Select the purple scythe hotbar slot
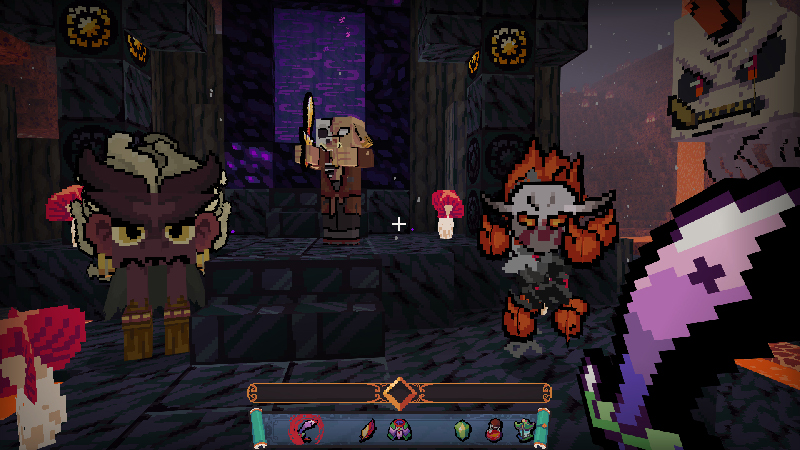The height and width of the screenshot is (450, 800). pos(305,430)
